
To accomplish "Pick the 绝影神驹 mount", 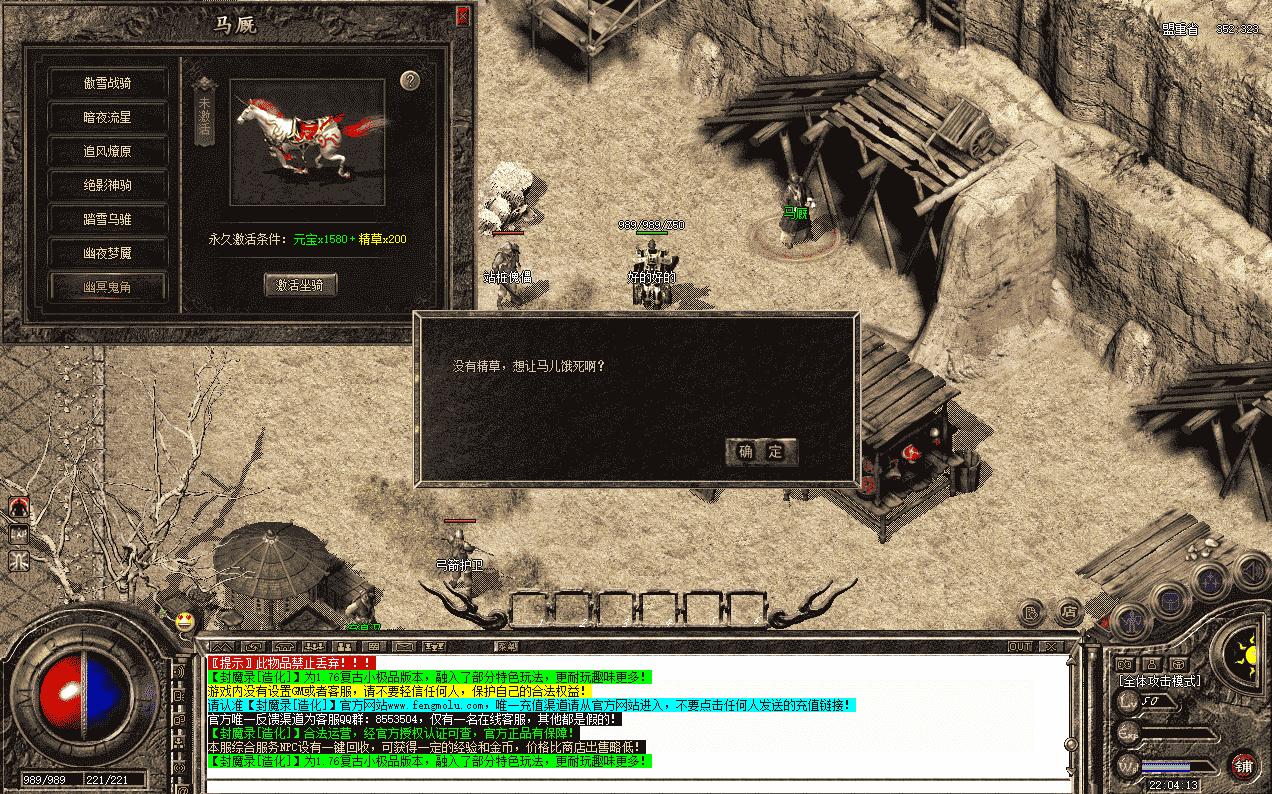I will point(107,185).
